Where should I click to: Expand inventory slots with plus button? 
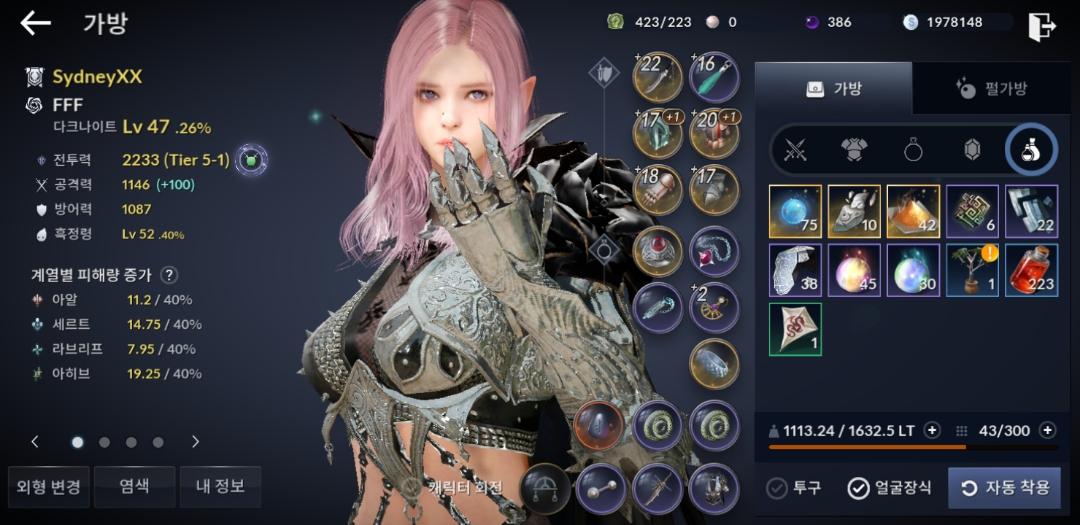point(1047,430)
